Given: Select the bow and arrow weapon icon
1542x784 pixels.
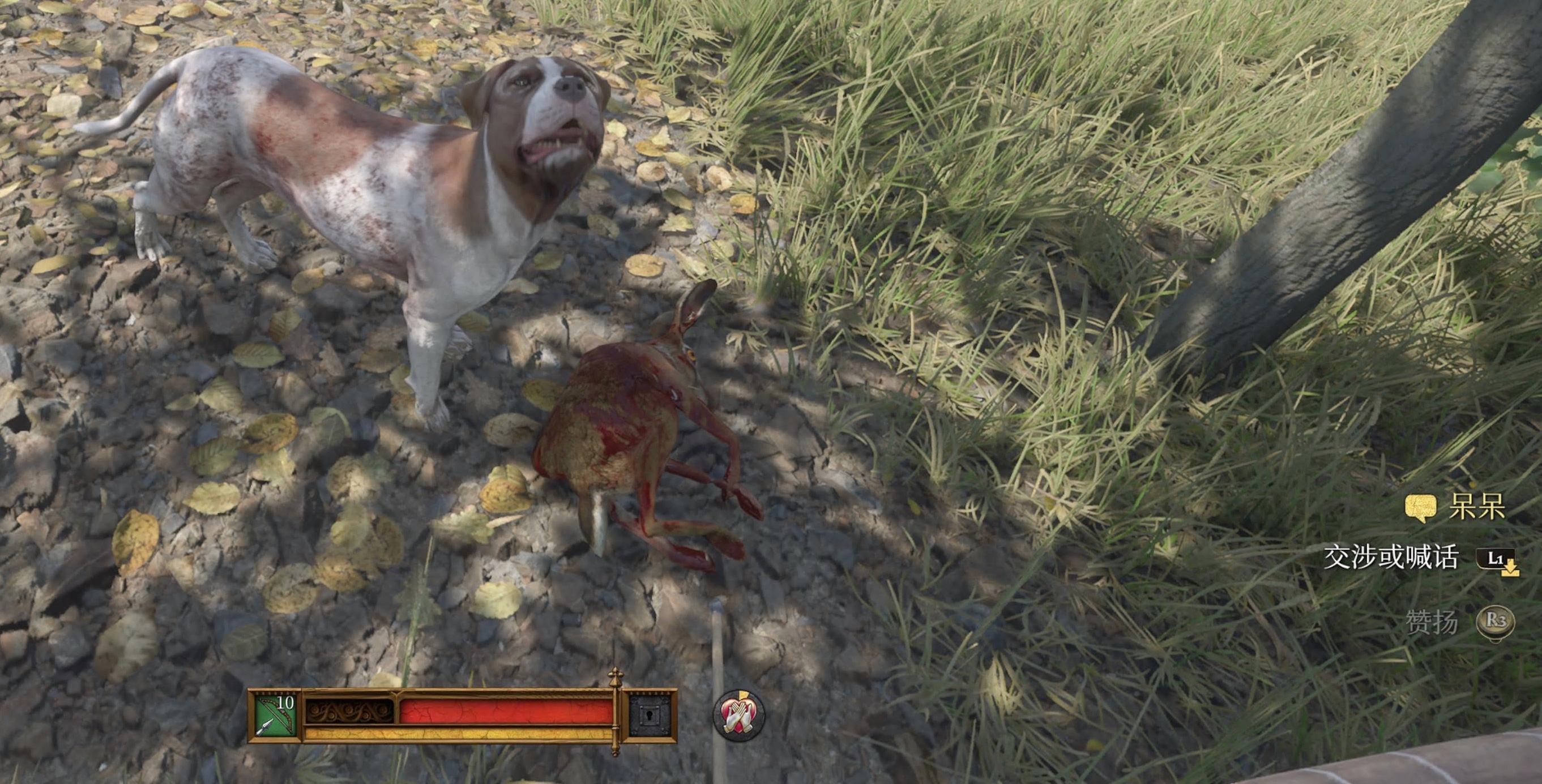Looking at the screenshot, I should 275,715.
